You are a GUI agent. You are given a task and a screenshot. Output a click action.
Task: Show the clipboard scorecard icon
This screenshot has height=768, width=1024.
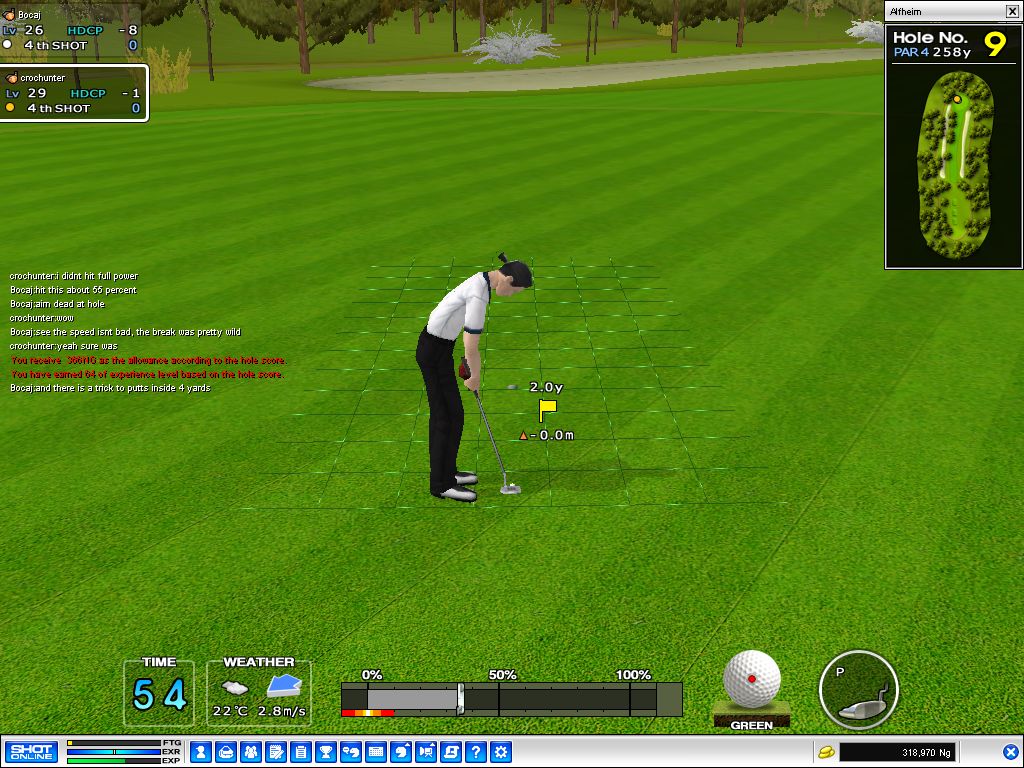tap(301, 752)
